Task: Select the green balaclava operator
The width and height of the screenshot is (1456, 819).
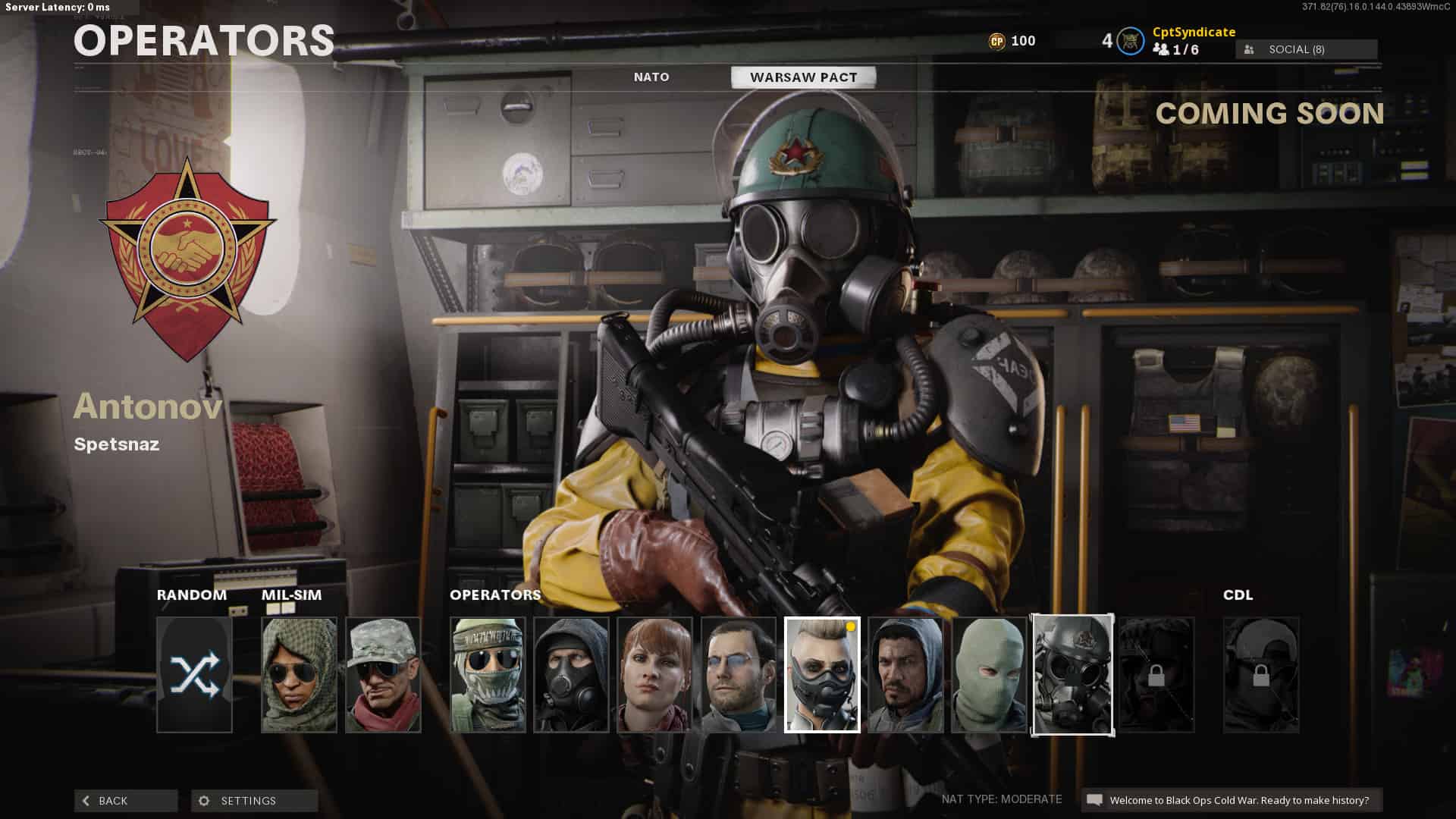Action: click(989, 675)
